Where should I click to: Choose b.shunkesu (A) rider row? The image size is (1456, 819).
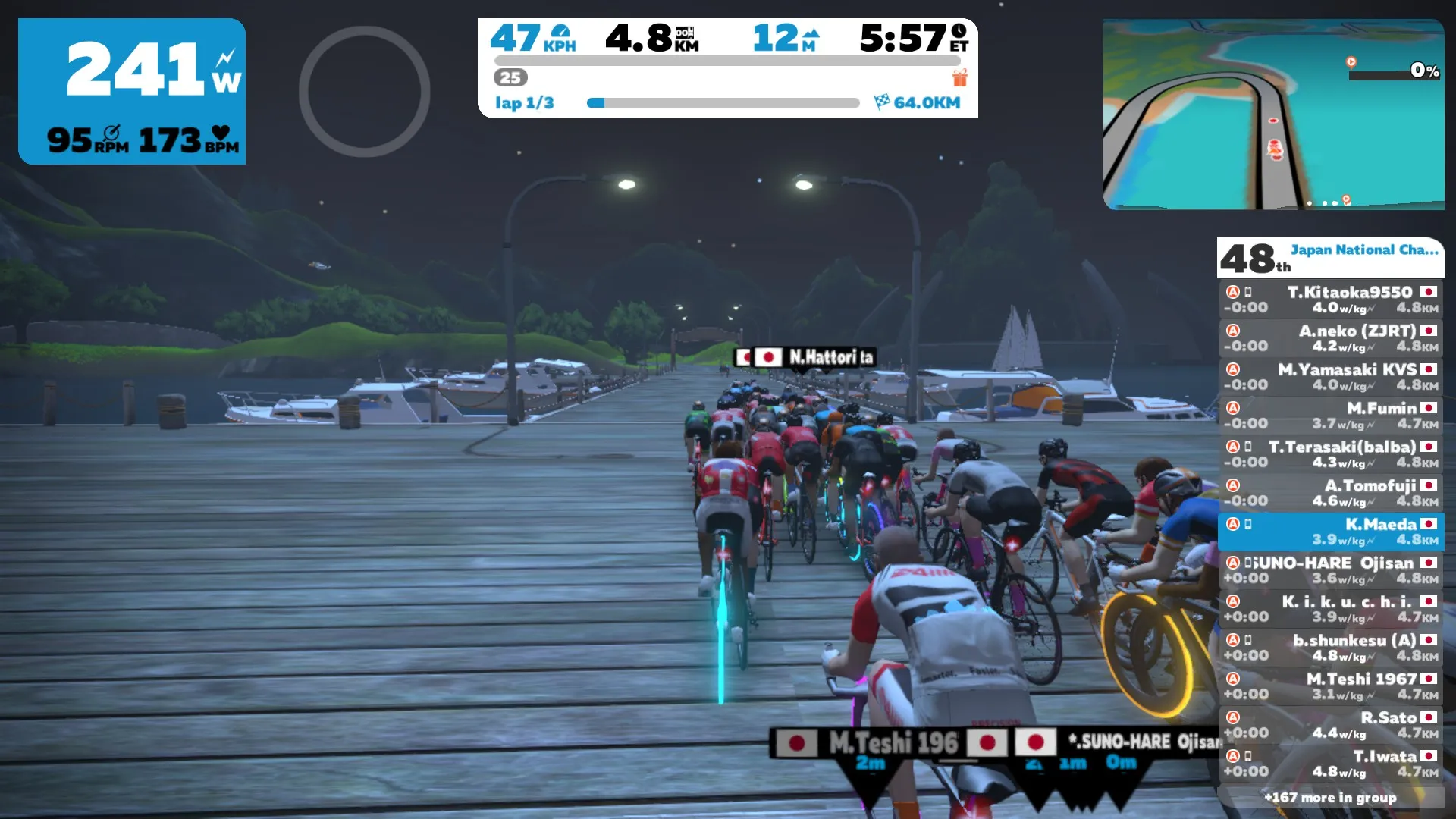1331,648
